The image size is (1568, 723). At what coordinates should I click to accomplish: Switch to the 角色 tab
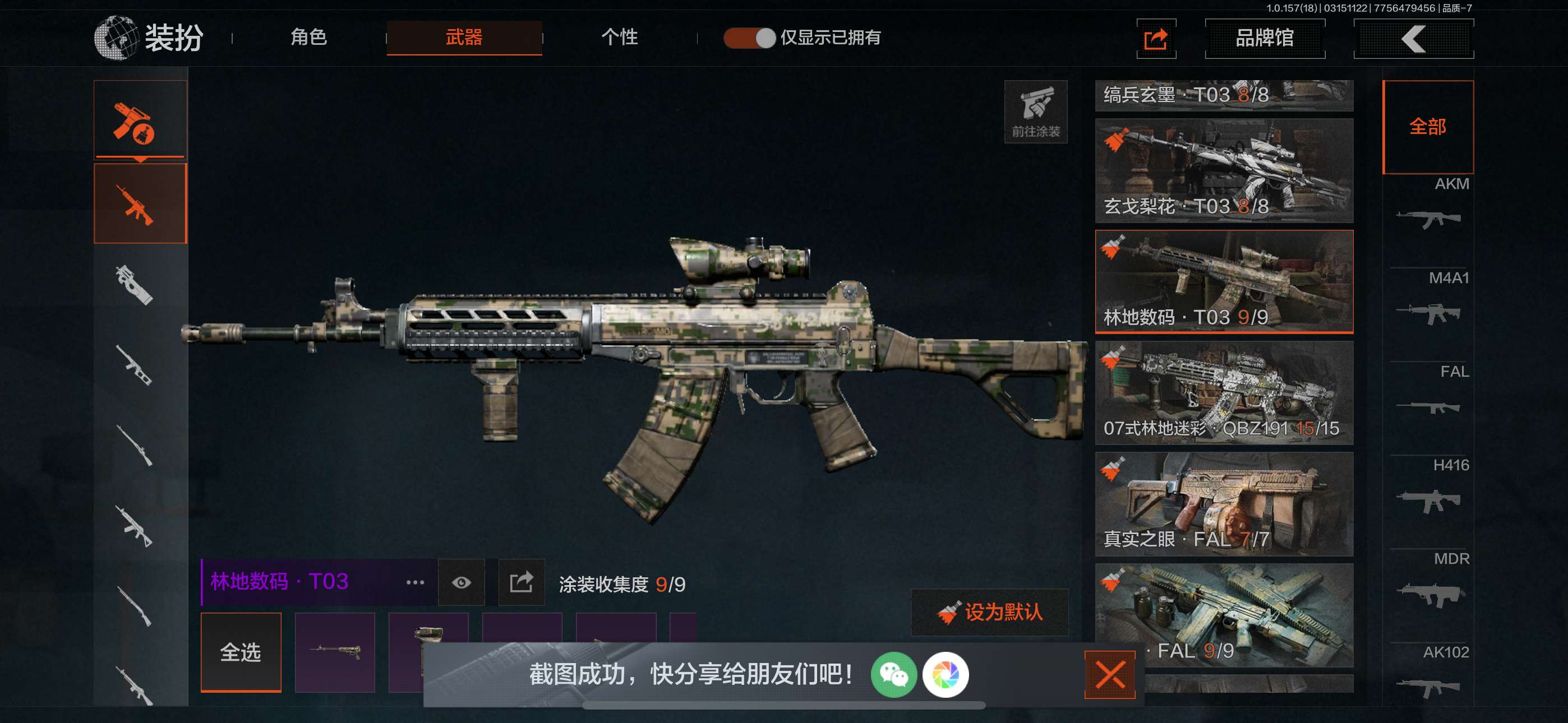(x=308, y=38)
